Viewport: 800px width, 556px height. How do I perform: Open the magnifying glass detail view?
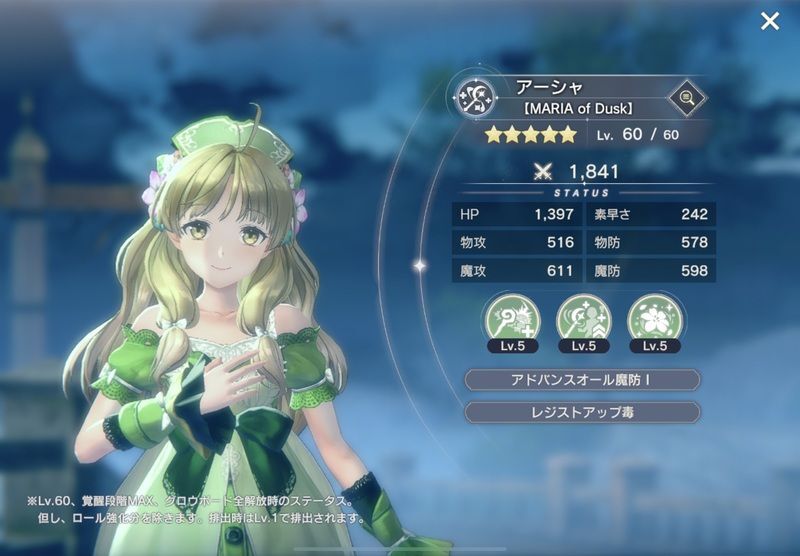coord(686,96)
